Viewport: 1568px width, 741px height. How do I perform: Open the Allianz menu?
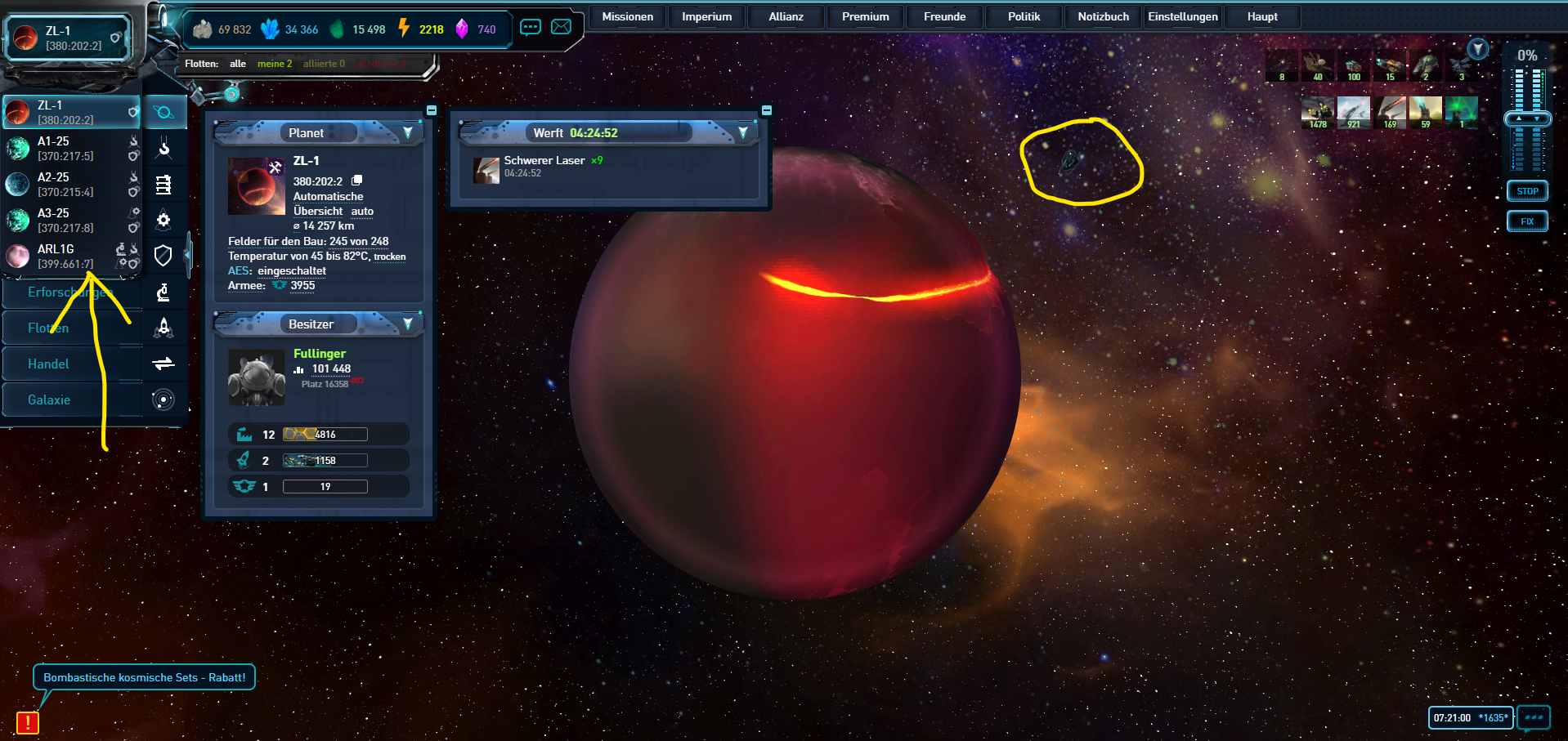[x=786, y=16]
